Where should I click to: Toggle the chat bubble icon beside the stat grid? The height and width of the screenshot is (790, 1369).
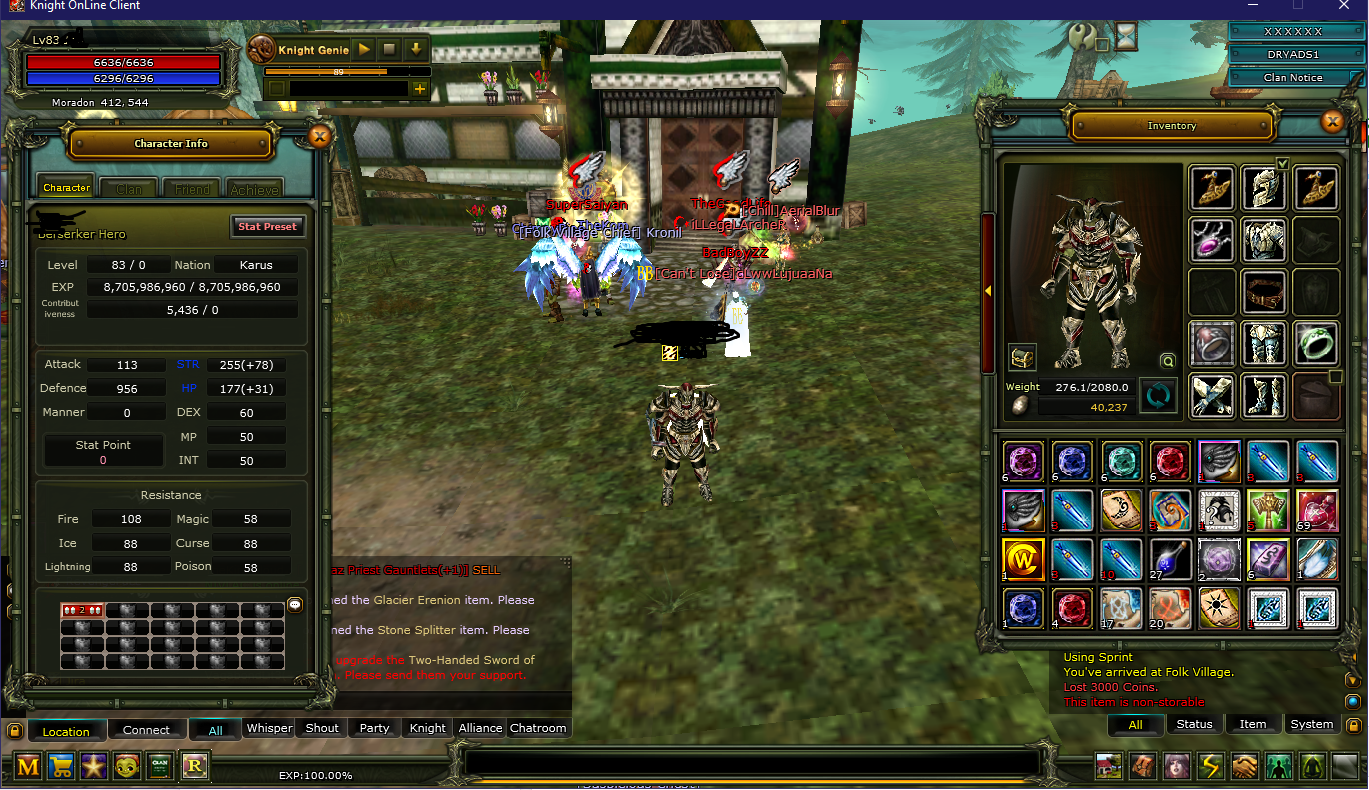(294, 603)
